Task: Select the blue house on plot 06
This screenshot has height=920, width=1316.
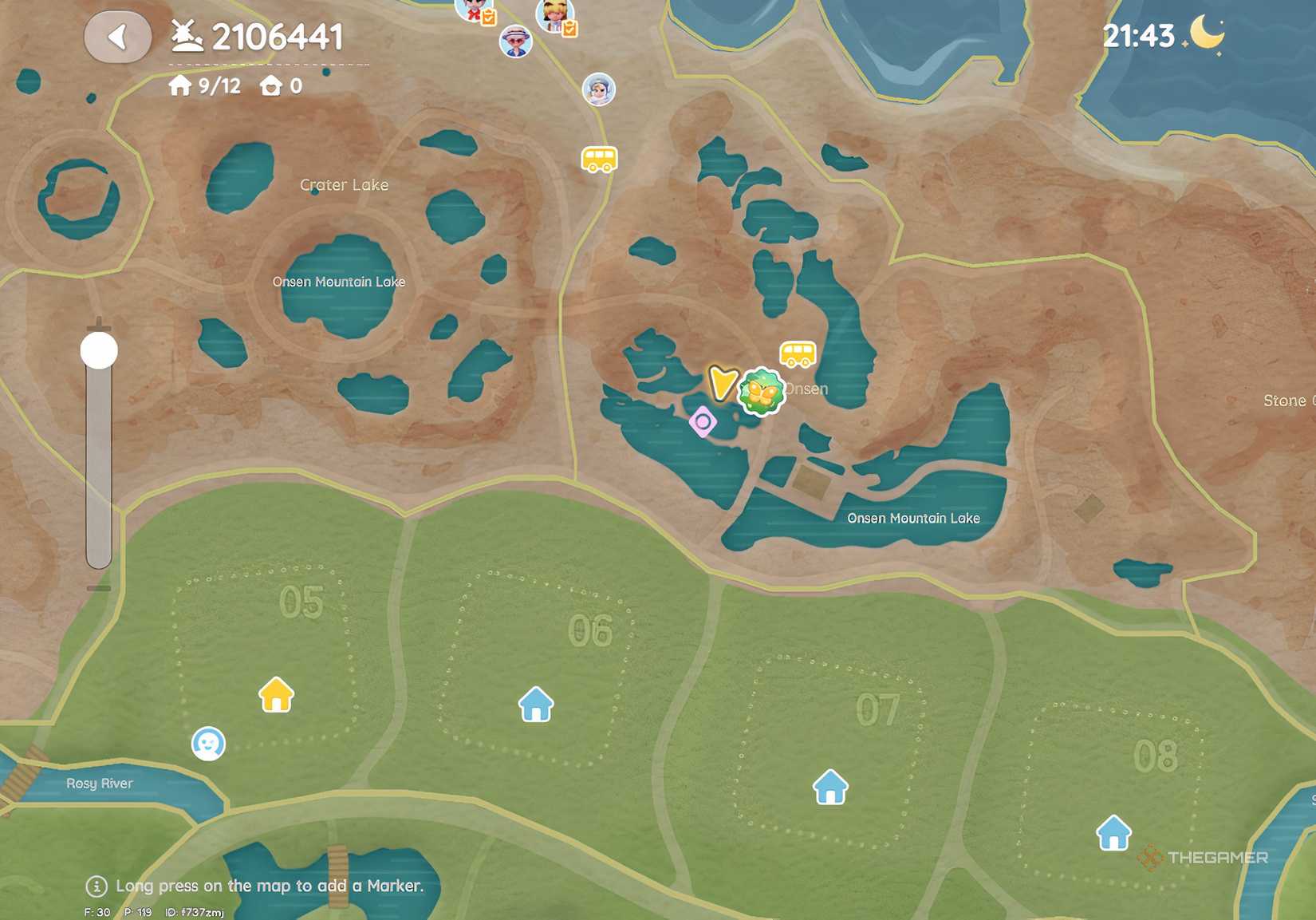Action: (x=535, y=705)
